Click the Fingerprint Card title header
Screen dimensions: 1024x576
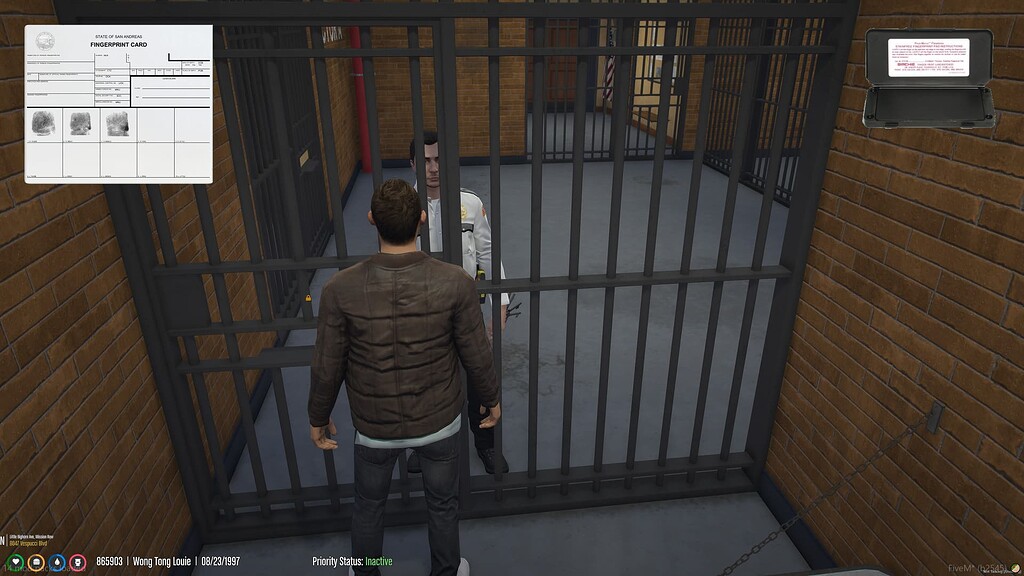(x=118, y=45)
